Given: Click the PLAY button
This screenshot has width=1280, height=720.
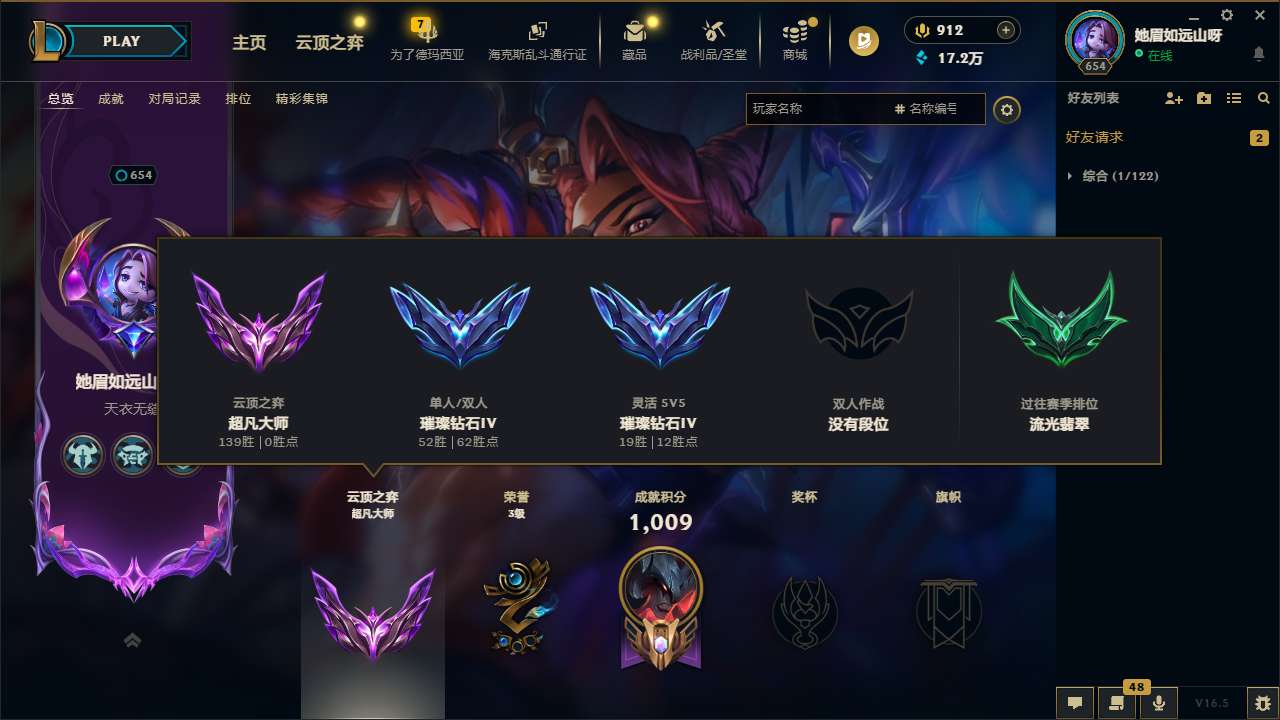Looking at the screenshot, I should coord(122,41).
